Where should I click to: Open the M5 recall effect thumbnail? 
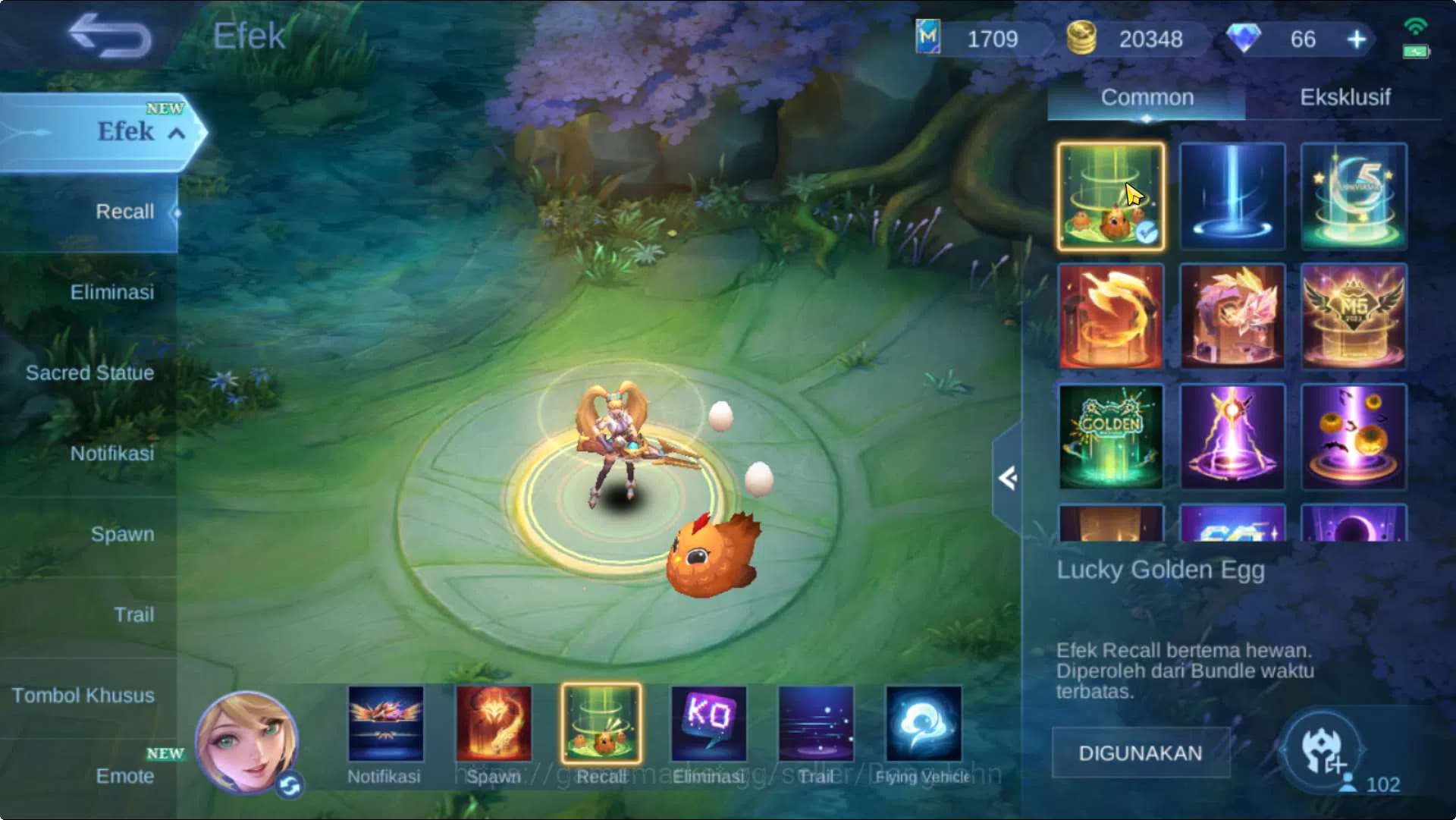pos(1354,316)
